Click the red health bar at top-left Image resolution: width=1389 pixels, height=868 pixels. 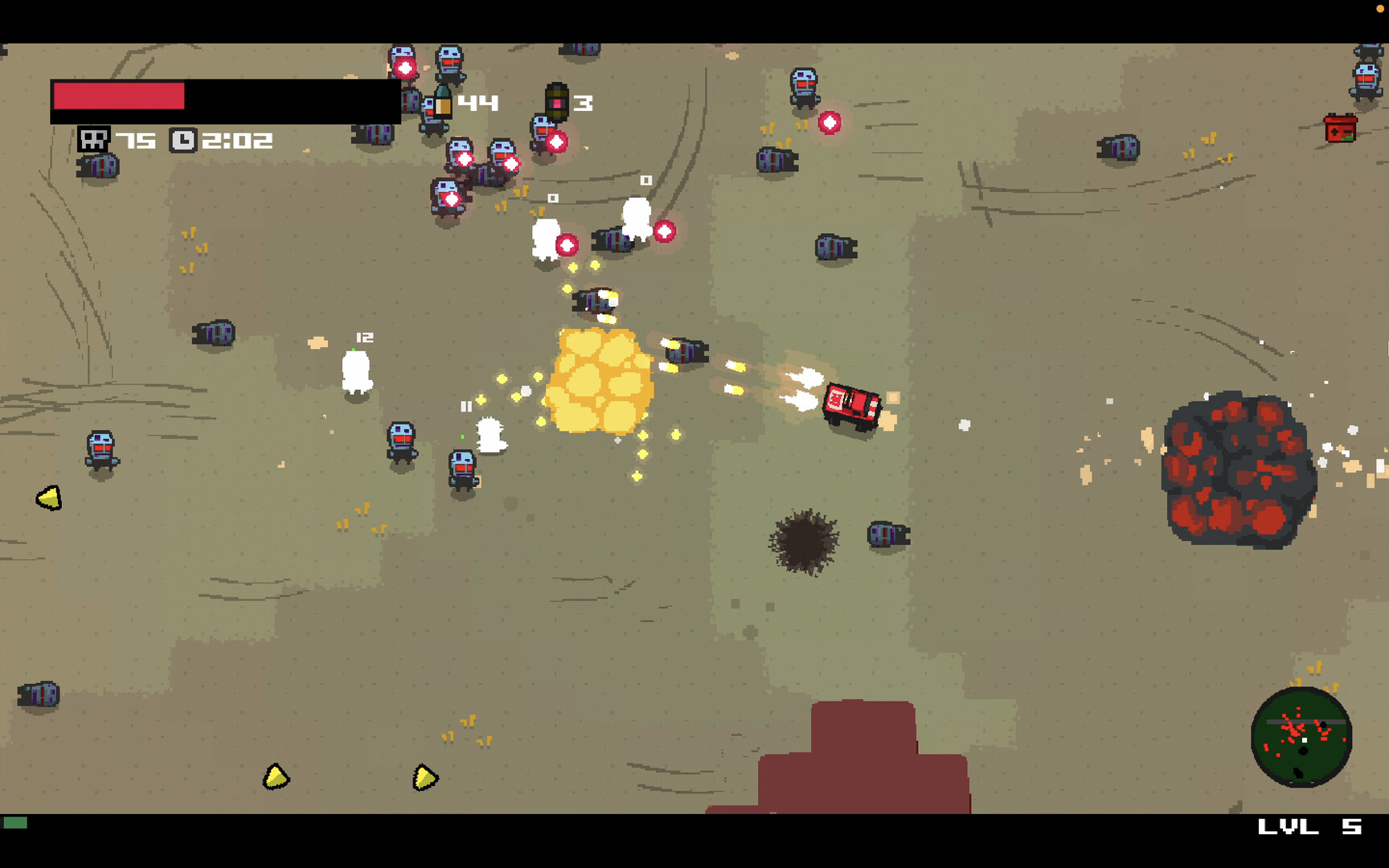point(121,96)
